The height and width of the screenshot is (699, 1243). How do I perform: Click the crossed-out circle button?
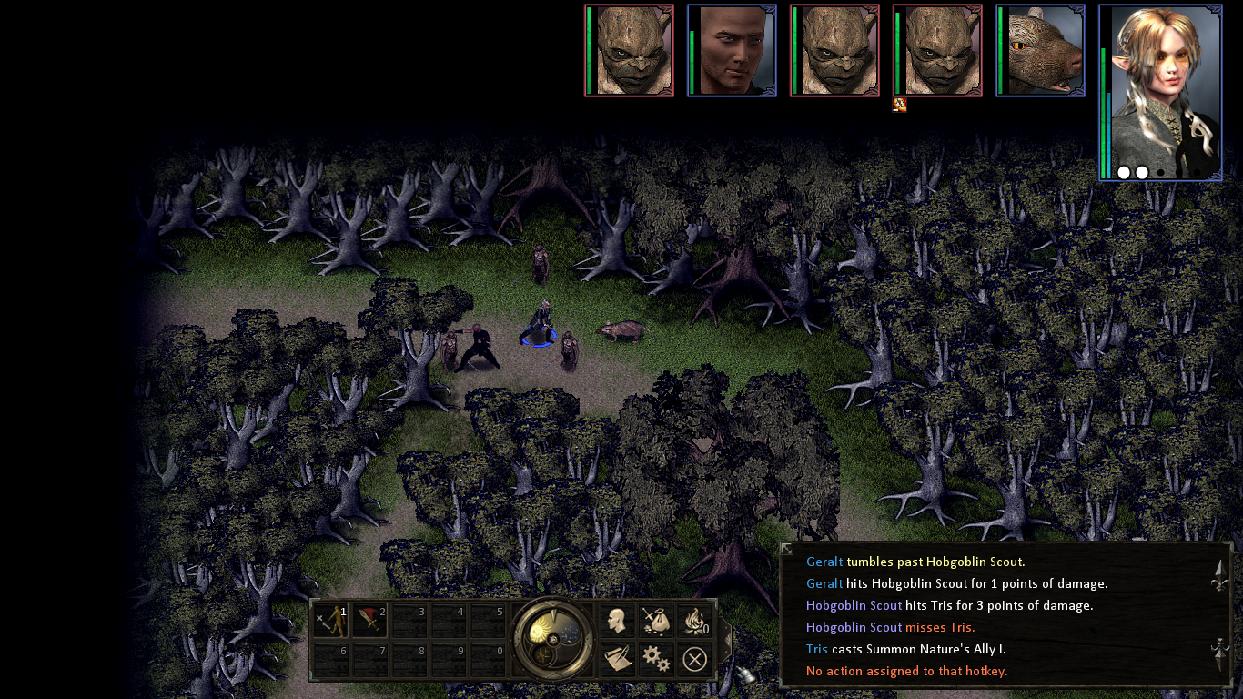[x=694, y=658]
